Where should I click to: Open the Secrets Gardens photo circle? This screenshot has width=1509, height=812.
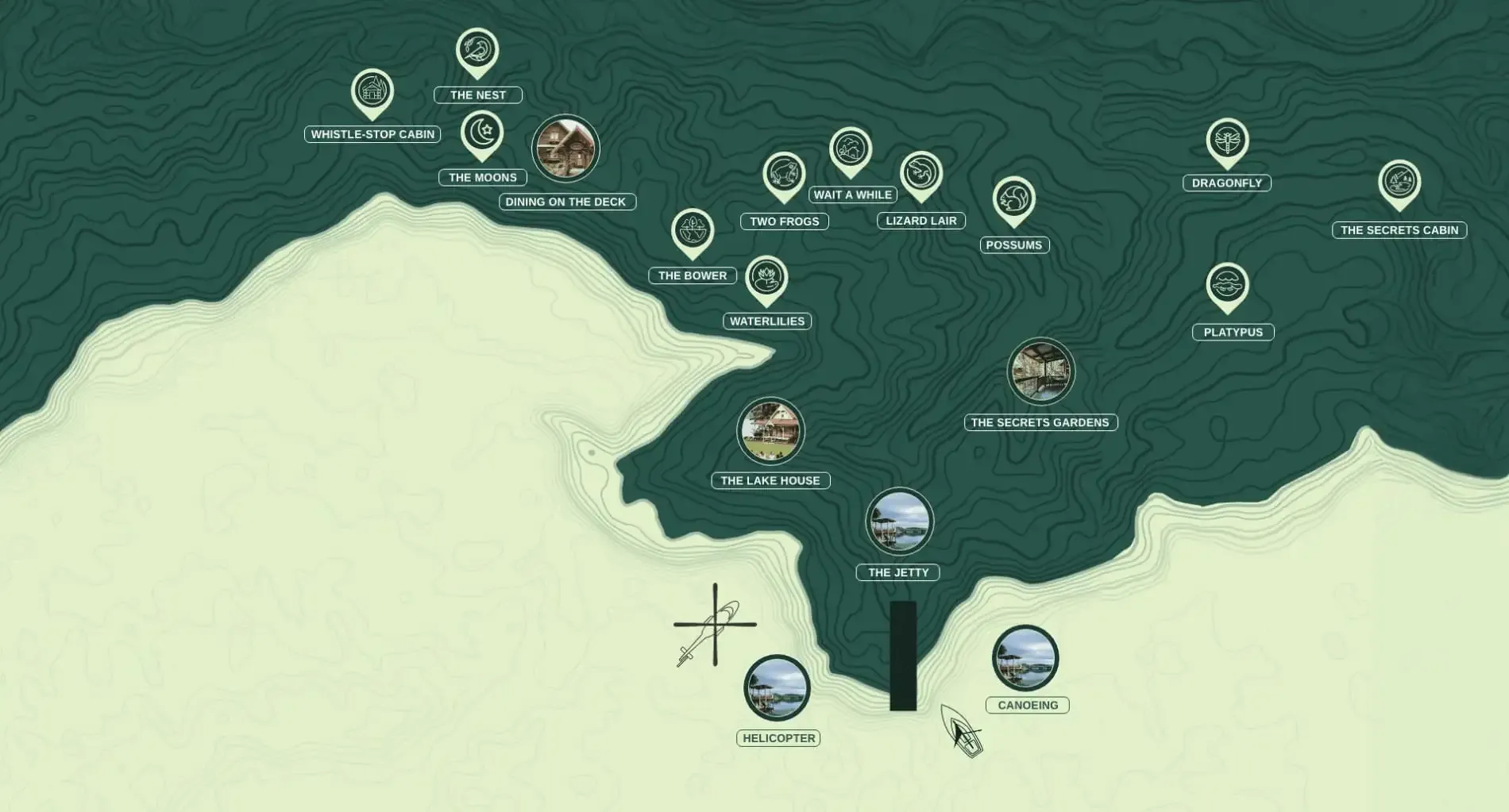[x=1040, y=371]
